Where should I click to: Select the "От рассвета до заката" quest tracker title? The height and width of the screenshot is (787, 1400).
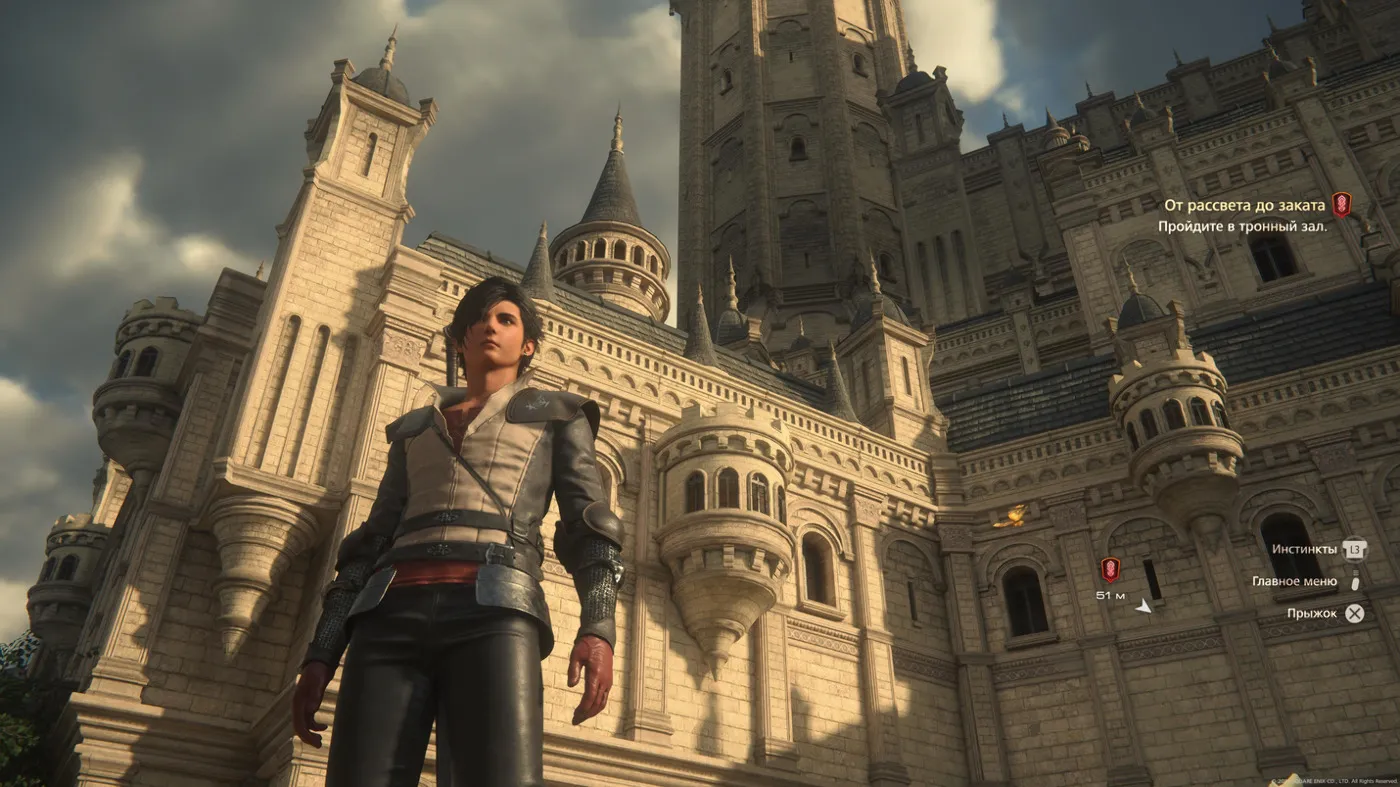click(1244, 205)
